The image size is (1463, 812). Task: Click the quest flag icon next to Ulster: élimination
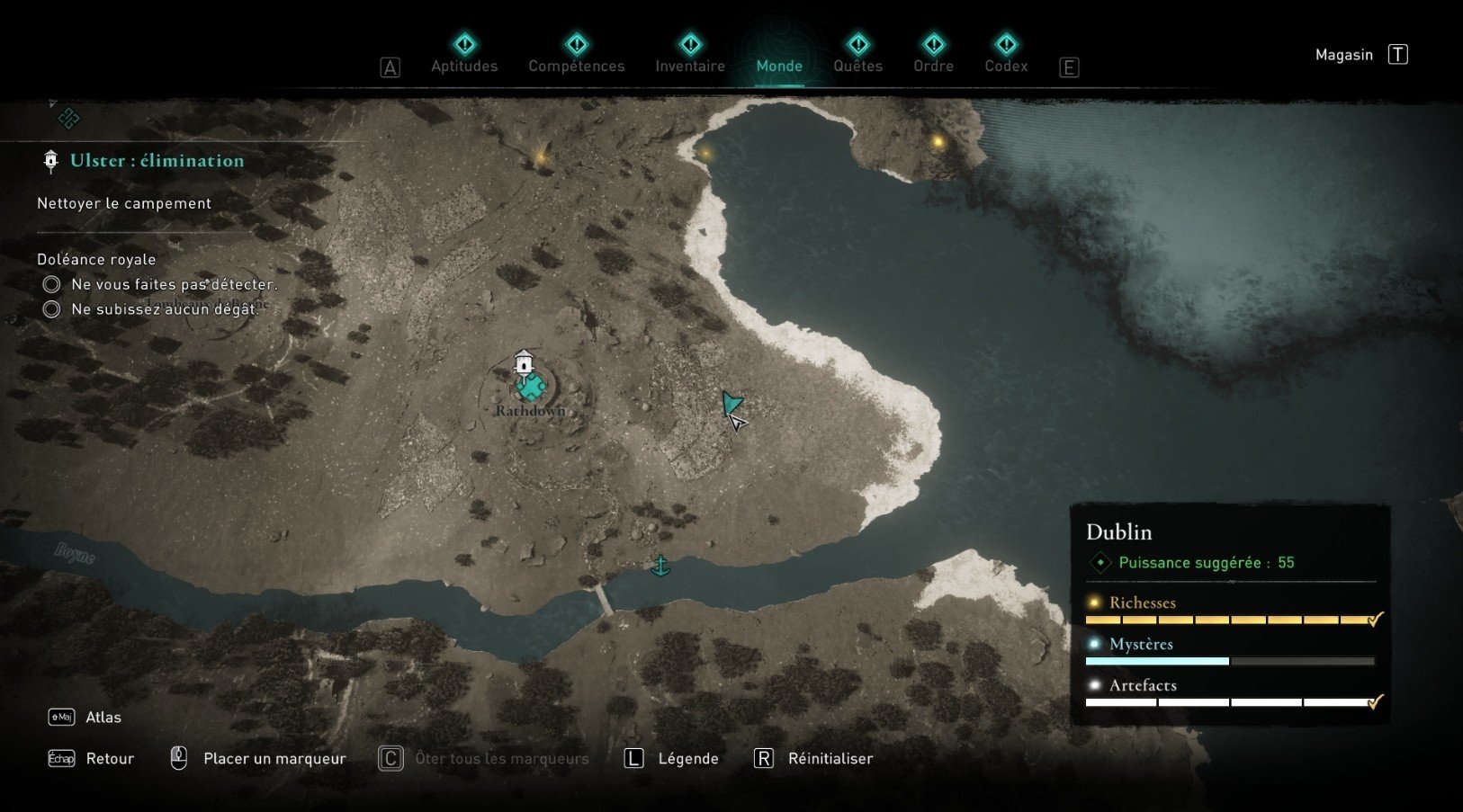point(50,161)
